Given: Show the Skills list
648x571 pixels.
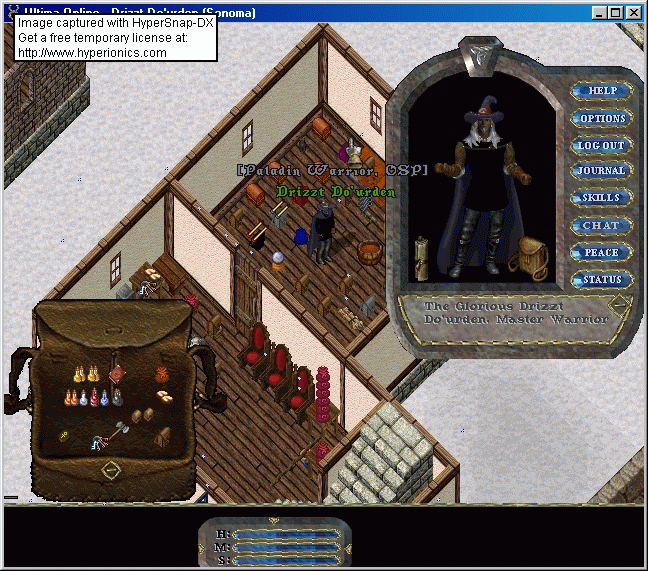Looking at the screenshot, I should [x=601, y=198].
